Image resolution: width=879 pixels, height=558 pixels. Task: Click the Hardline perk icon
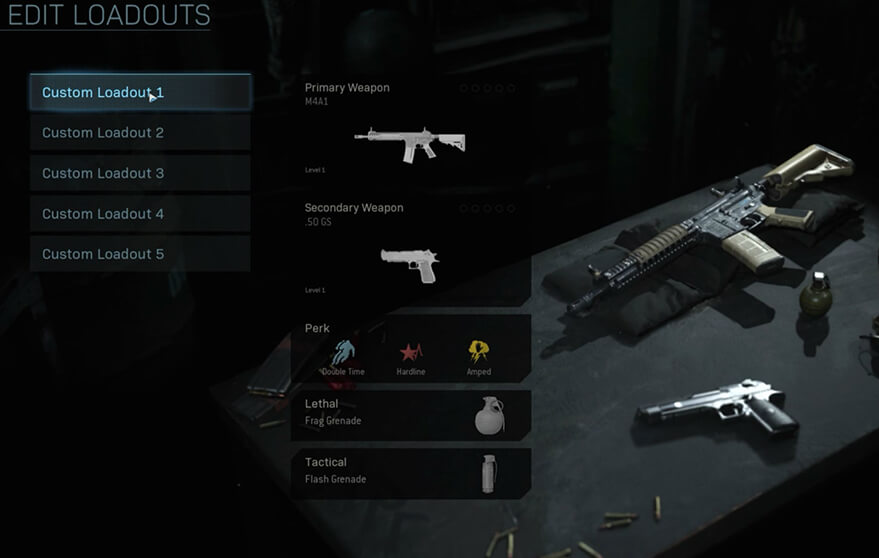[x=411, y=352]
